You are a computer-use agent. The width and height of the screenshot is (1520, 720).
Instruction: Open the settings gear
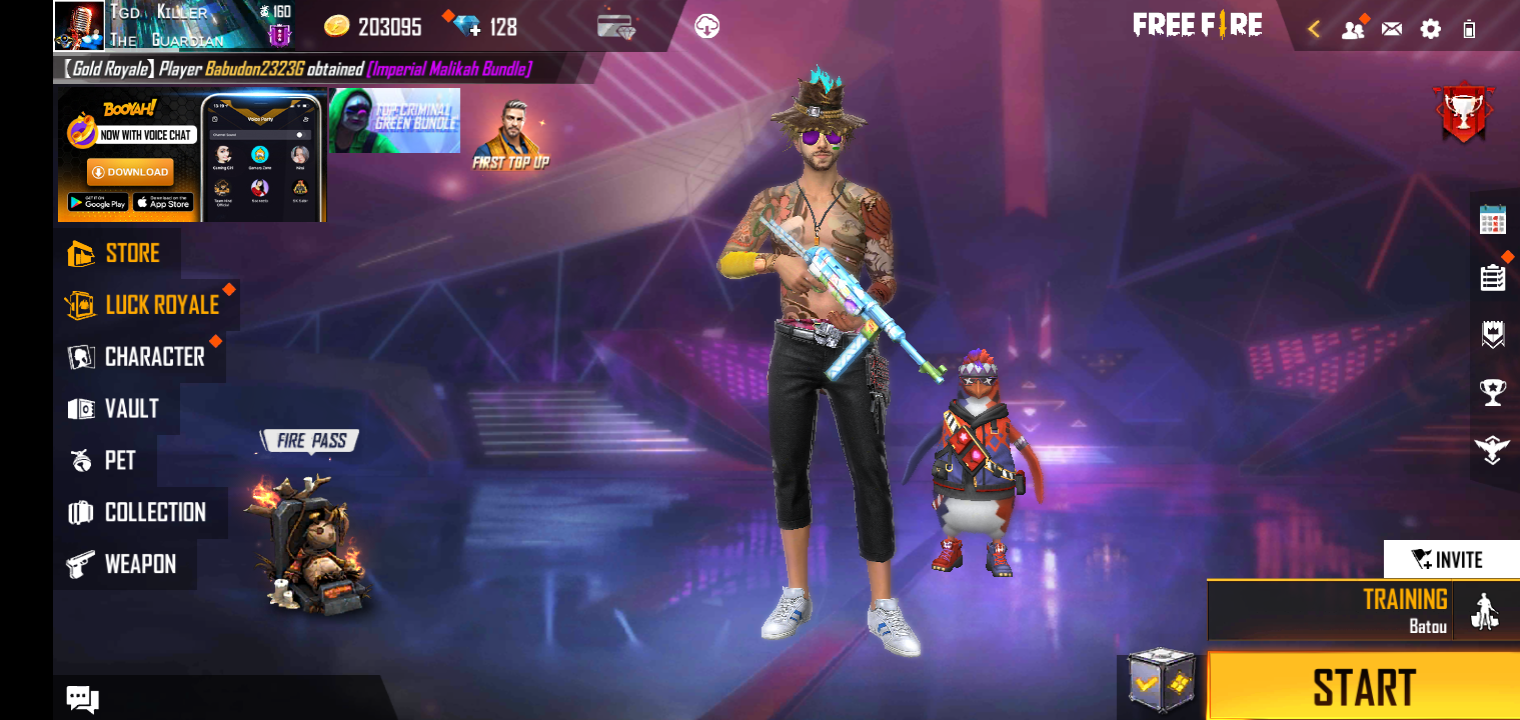click(1431, 29)
